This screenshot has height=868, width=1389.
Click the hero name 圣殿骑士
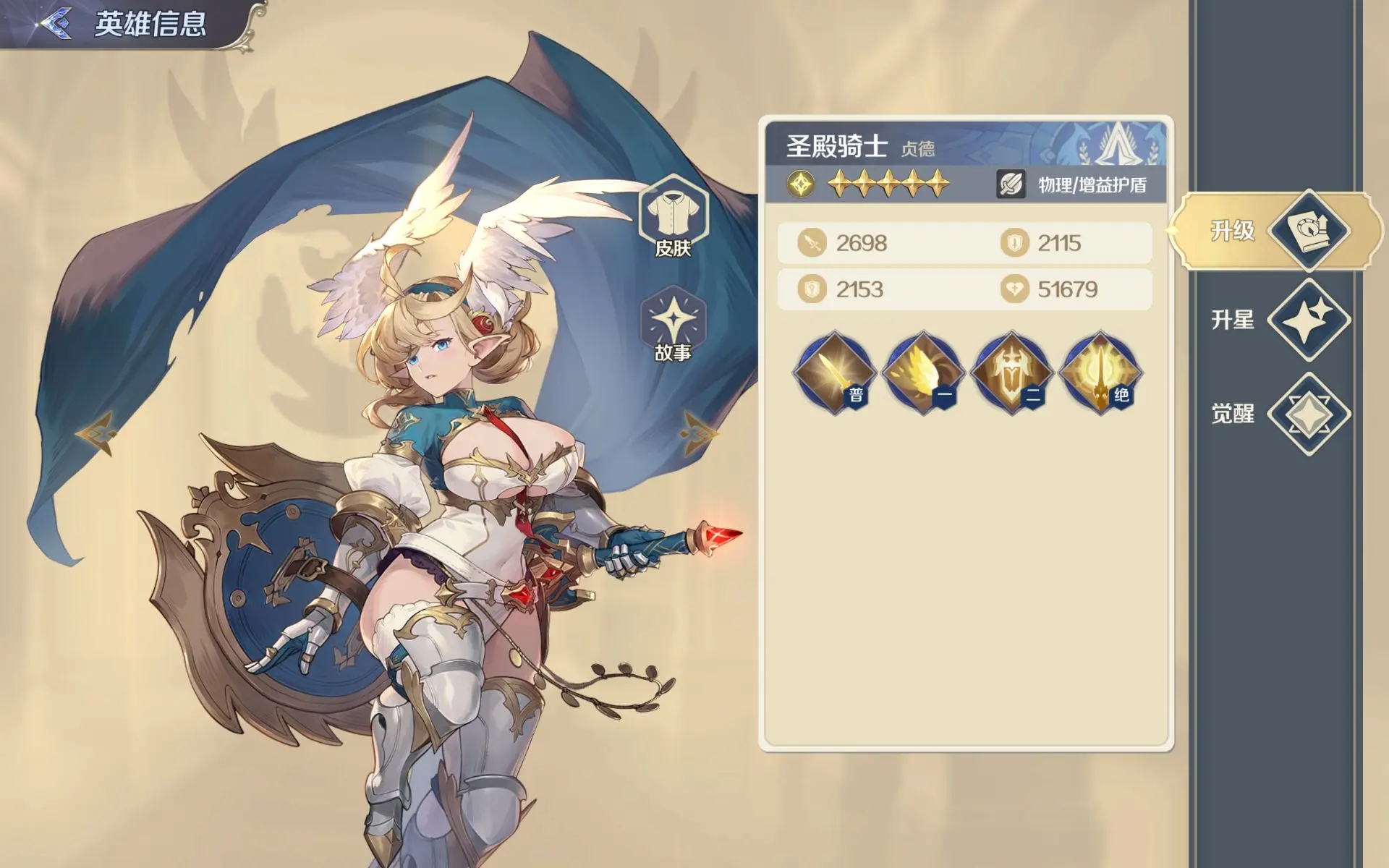(836, 145)
